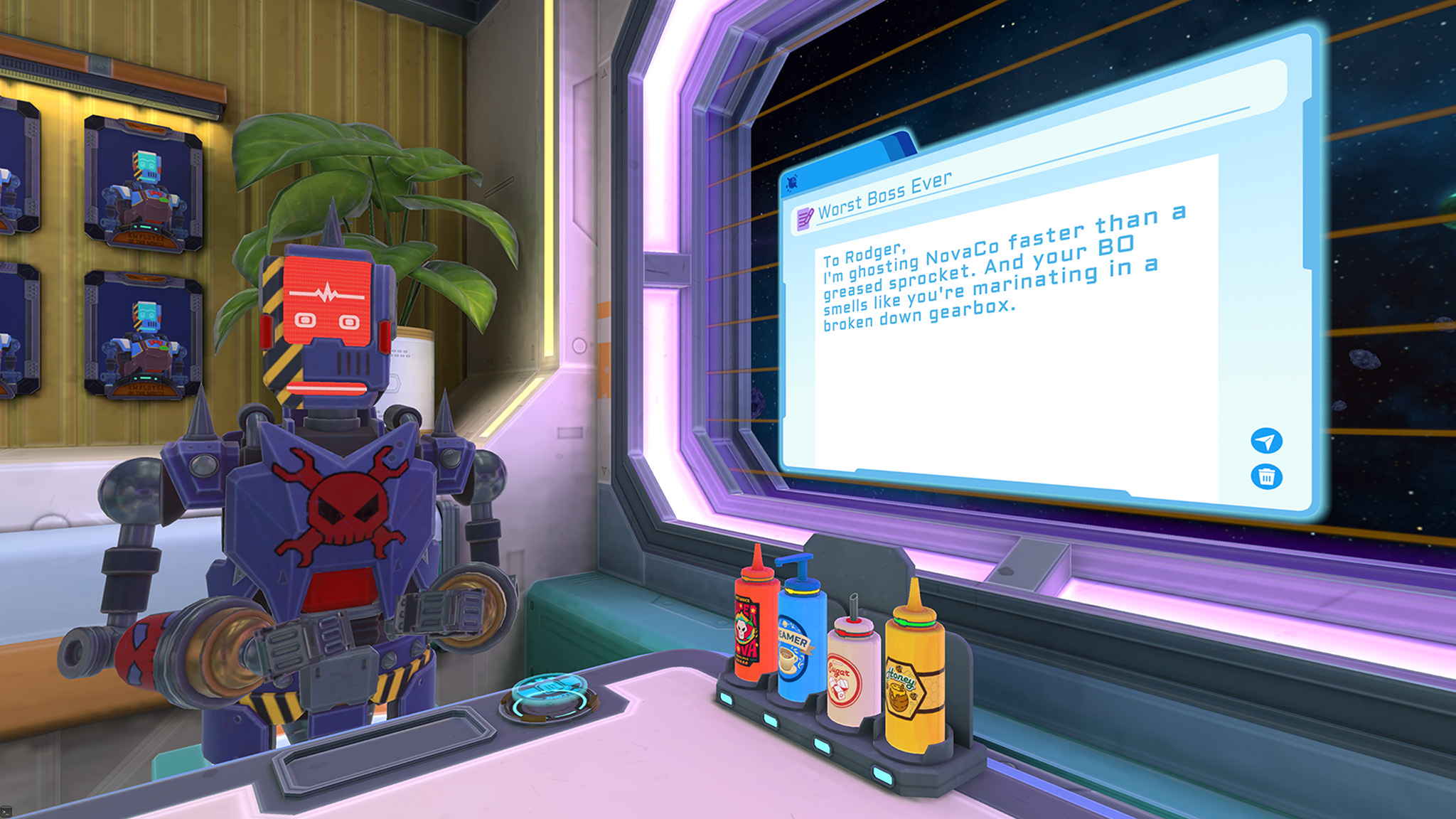This screenshot has width=1456, height=819.
Task: Toggle the first tray indicator light
Action: coord(726,698)
